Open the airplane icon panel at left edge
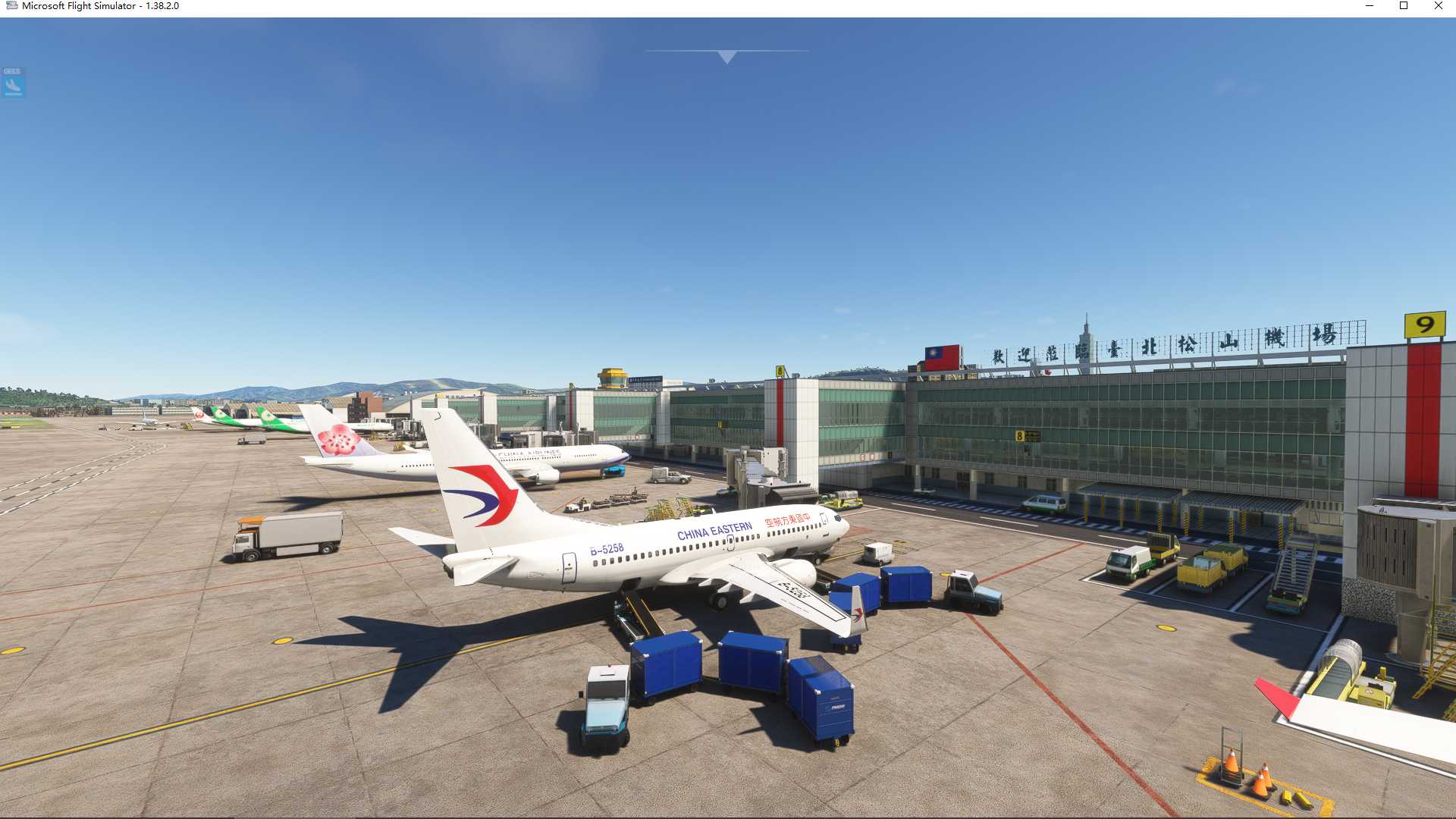This screenshot has height=819, width=1456. point(13,83)
